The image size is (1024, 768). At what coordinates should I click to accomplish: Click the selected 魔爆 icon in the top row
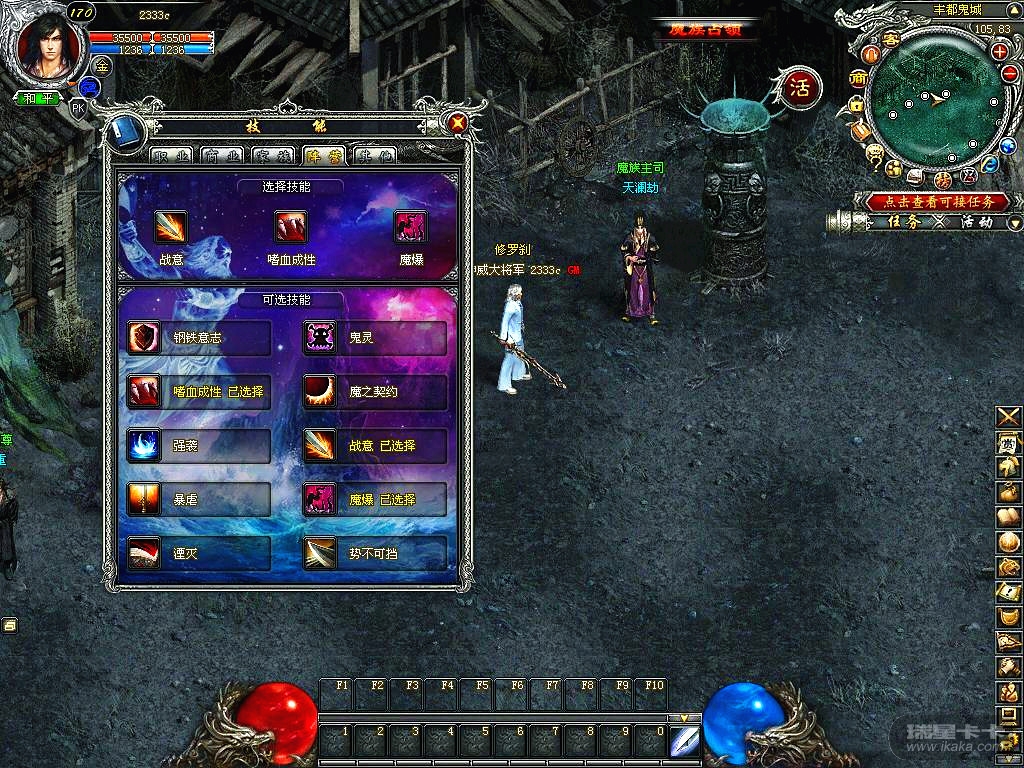tap(411, 227)
